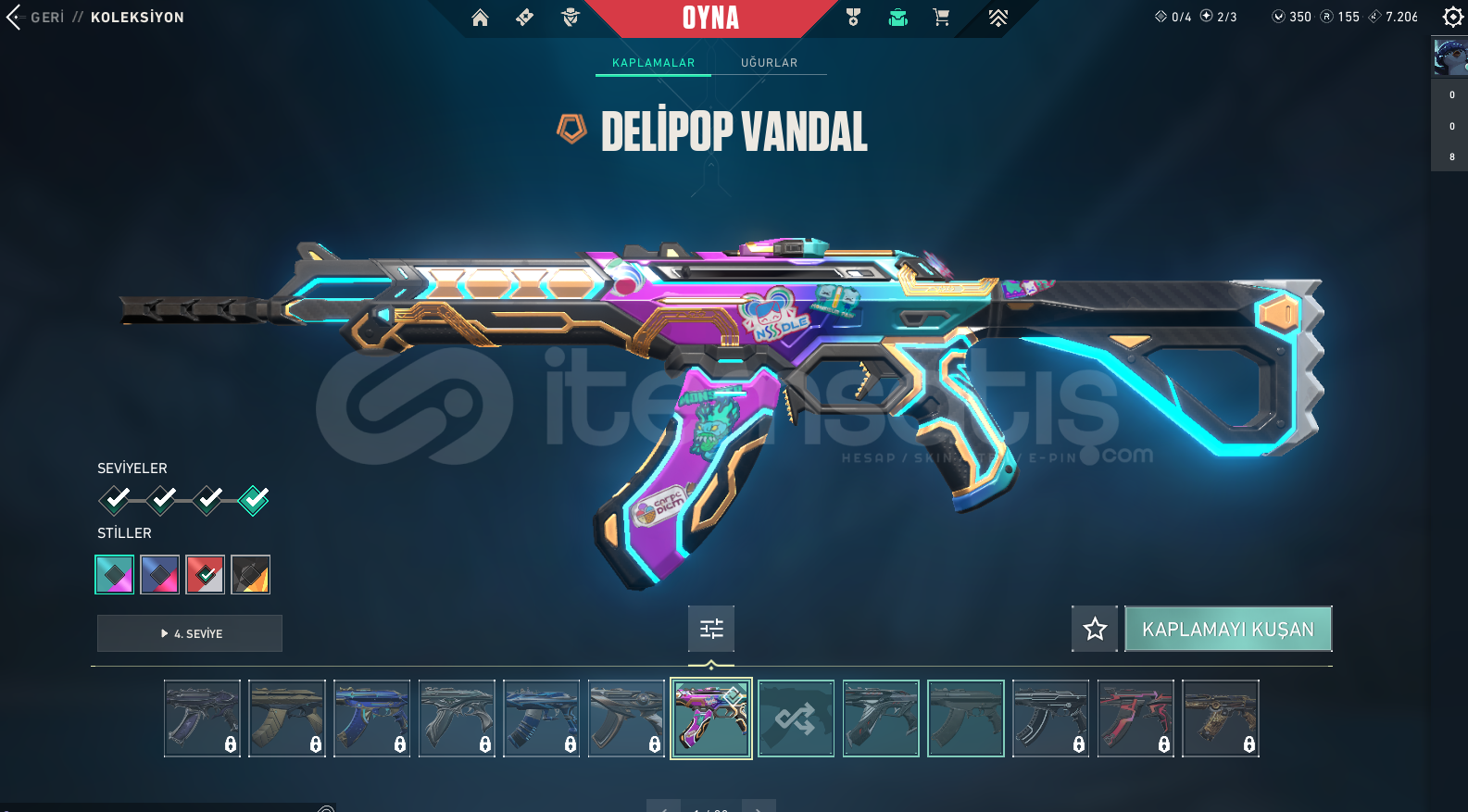
Task: Open the home screen via house icon
Action: (x=480, y=17)
